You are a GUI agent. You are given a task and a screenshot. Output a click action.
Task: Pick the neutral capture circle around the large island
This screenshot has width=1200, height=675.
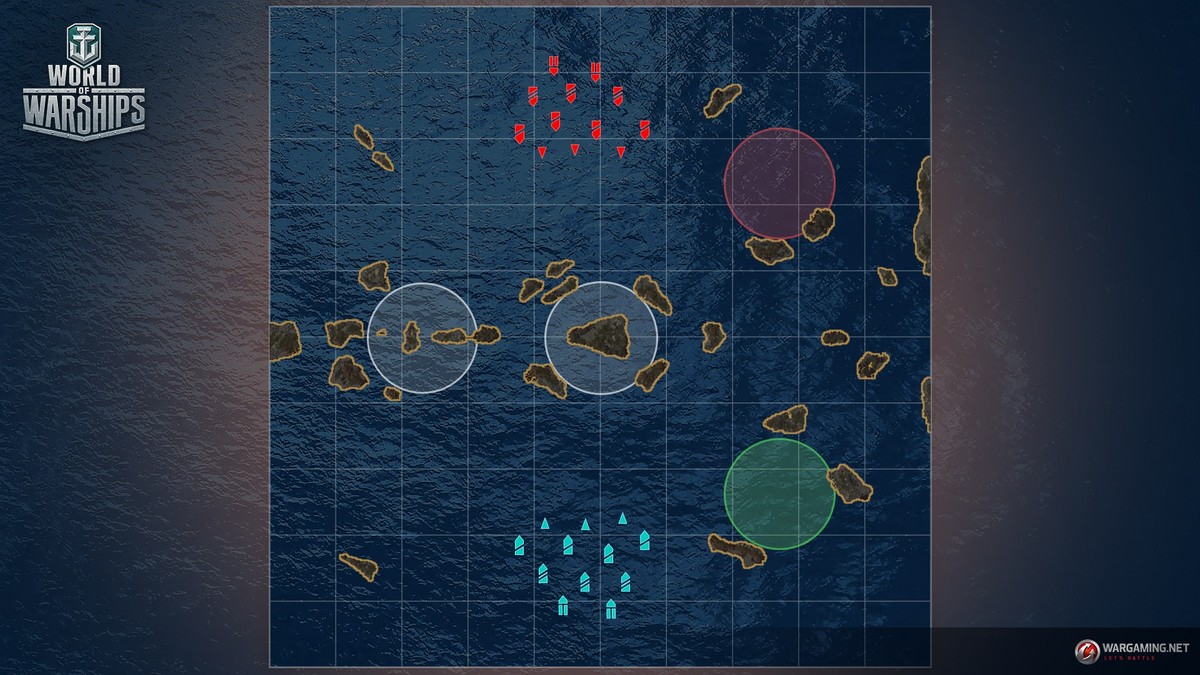click(x=601, y=338)
